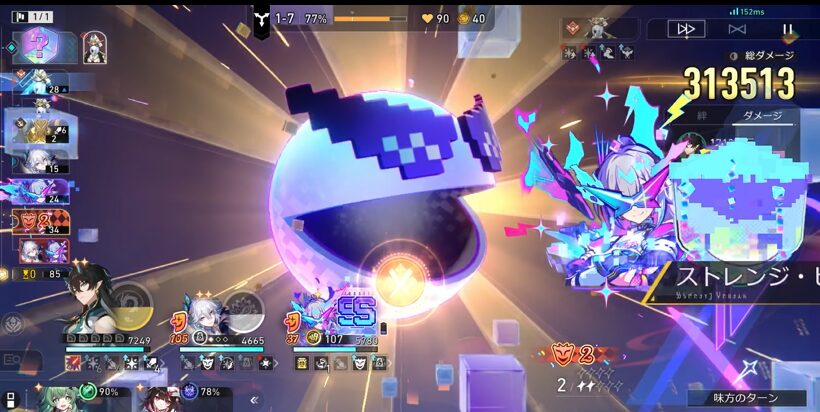The image size is (820, 412).
Task: Toggle the fast-forward speed button
Action: (686, 30)
